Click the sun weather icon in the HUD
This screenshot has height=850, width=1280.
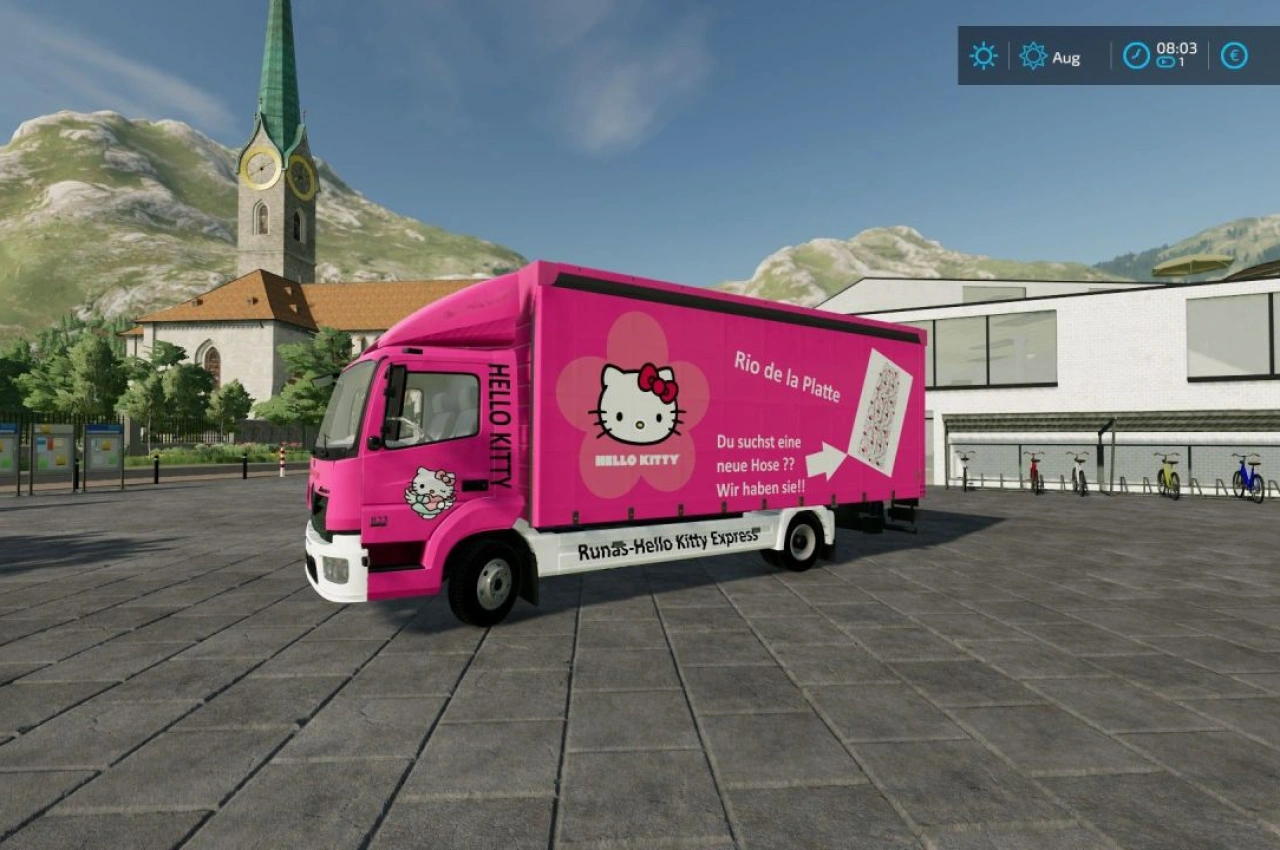[982, 57]
